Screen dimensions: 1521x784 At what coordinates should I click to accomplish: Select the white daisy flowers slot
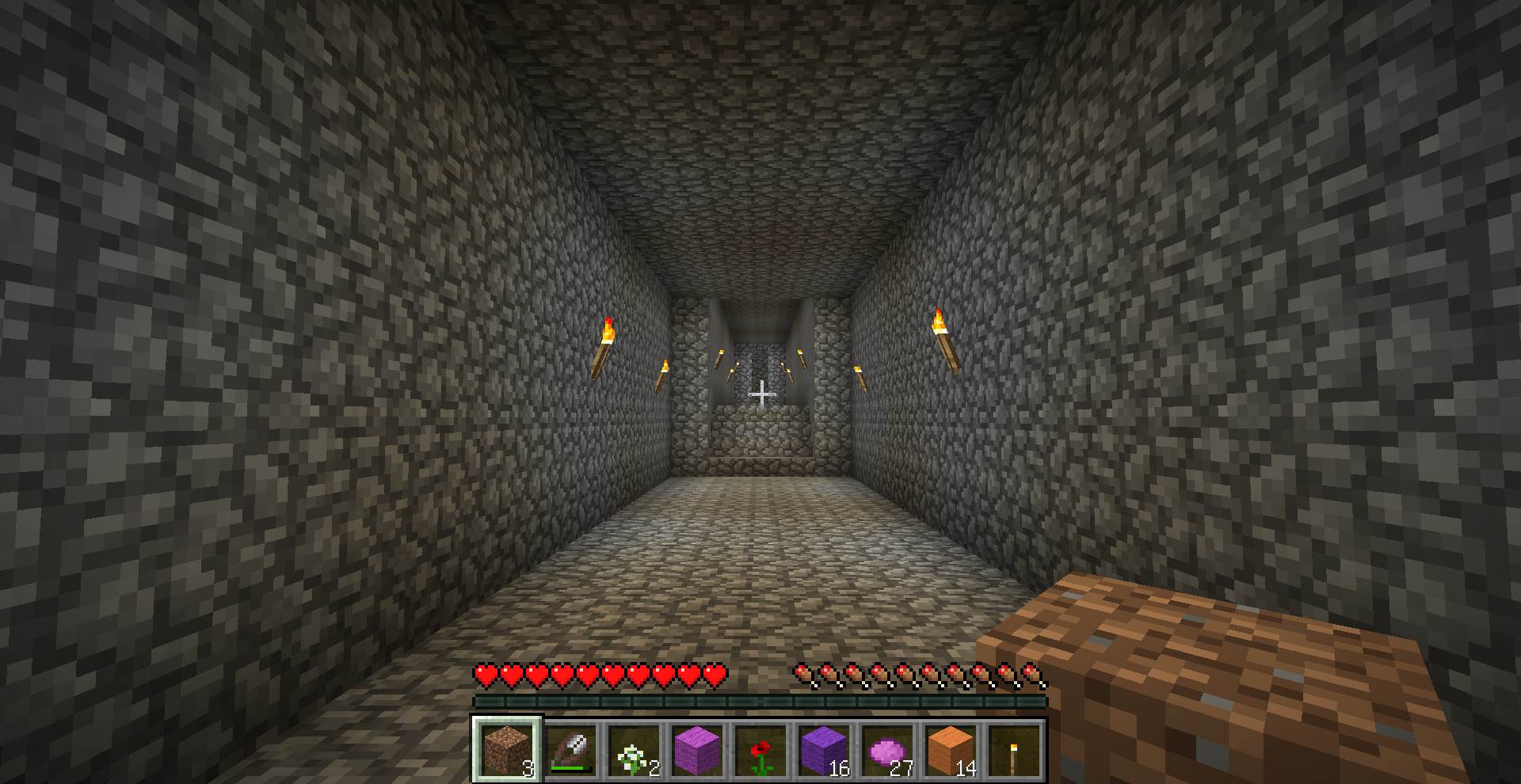(x=634, y=749)
